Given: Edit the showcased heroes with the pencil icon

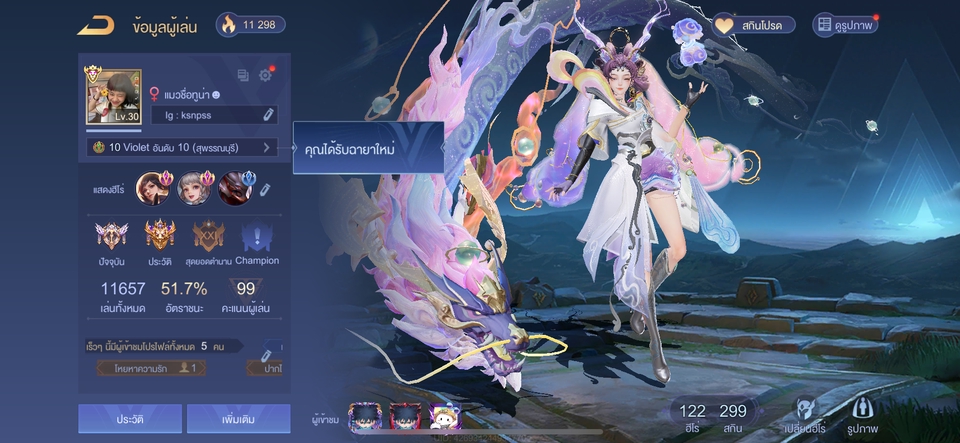Looking at the screenshot, I should pos(265,189).
